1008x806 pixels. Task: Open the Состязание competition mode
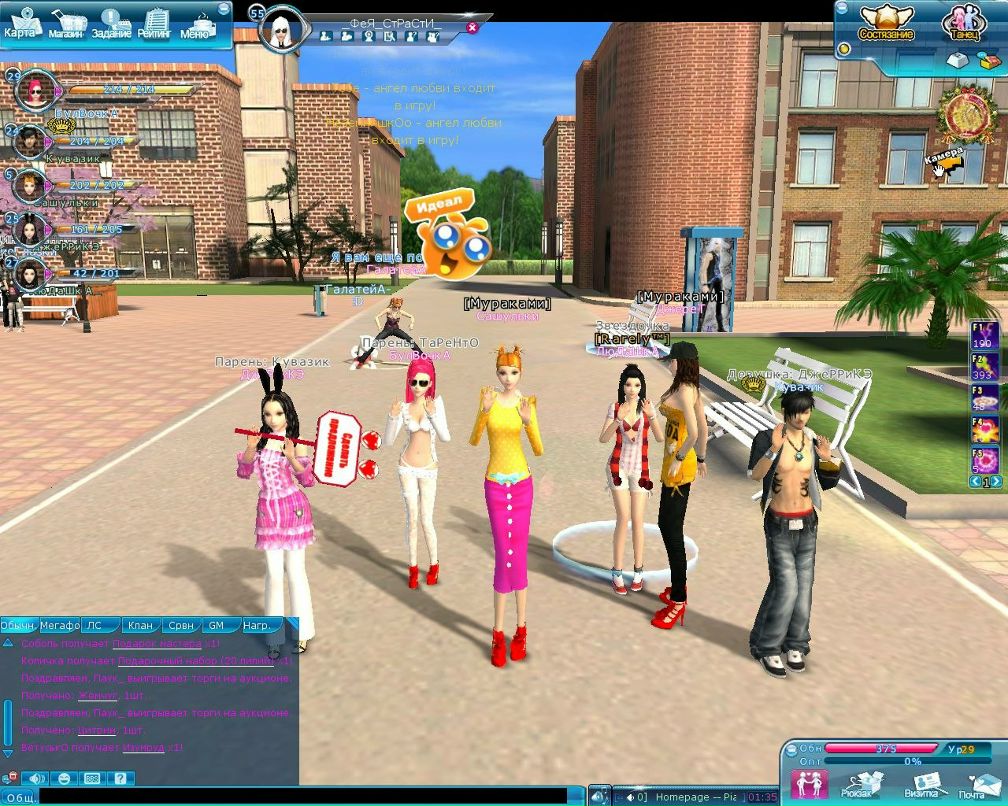point(886,22)
